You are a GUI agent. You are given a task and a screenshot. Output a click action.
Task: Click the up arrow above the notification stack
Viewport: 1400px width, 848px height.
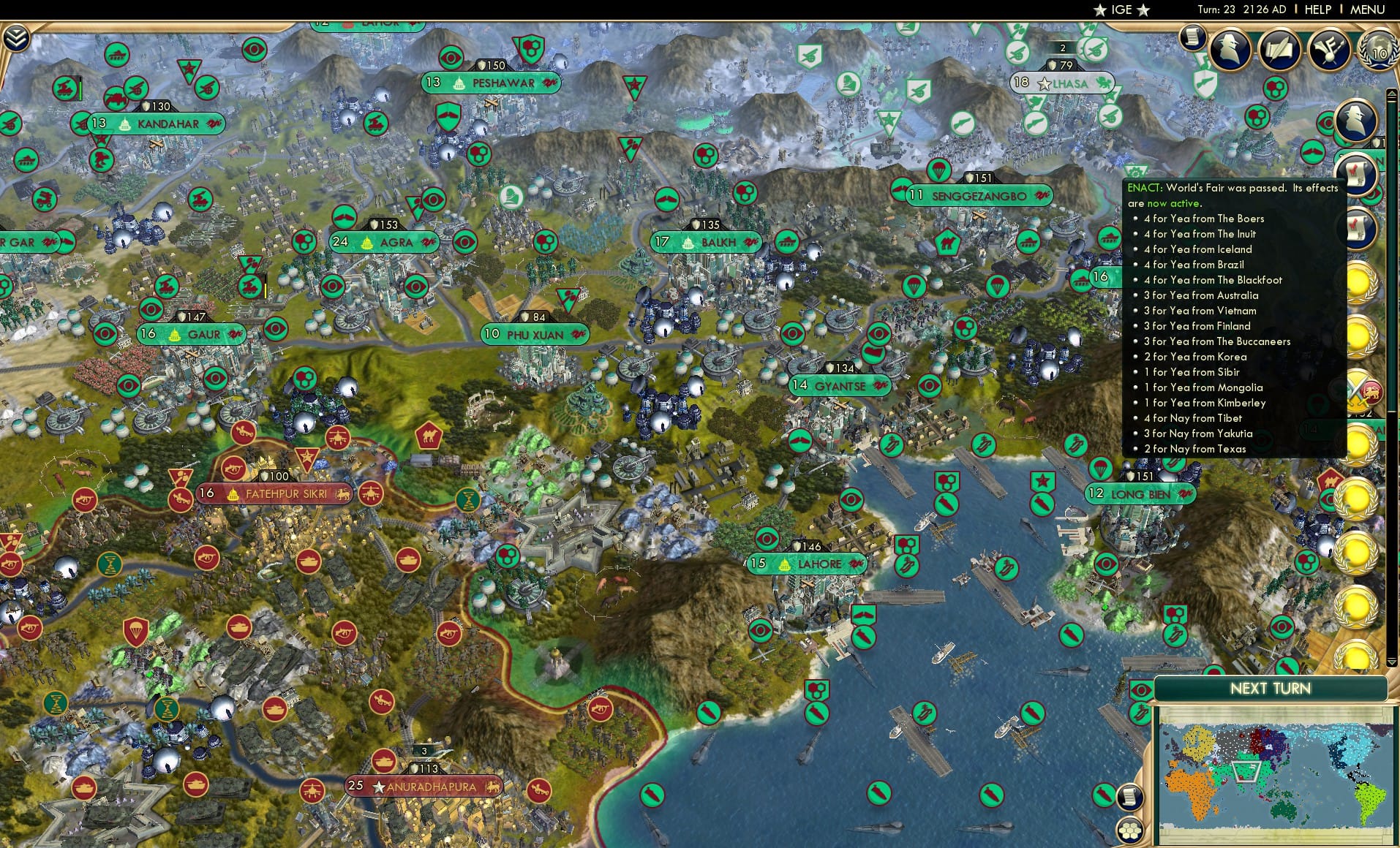pyautogui.click(x=1392, y=93)
